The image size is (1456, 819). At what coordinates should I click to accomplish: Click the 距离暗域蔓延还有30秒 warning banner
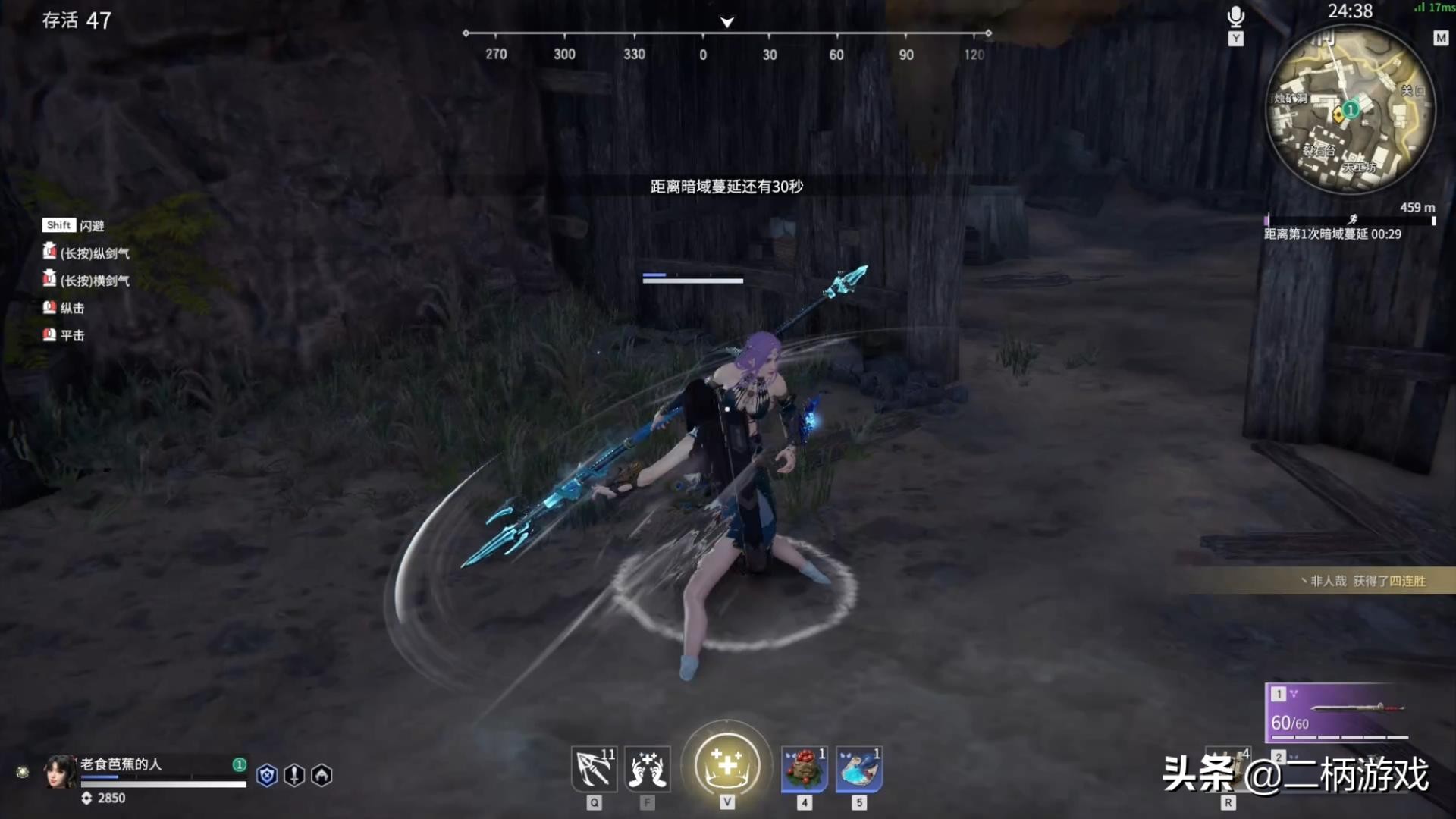pyautogui.click(x=727, y=186)
